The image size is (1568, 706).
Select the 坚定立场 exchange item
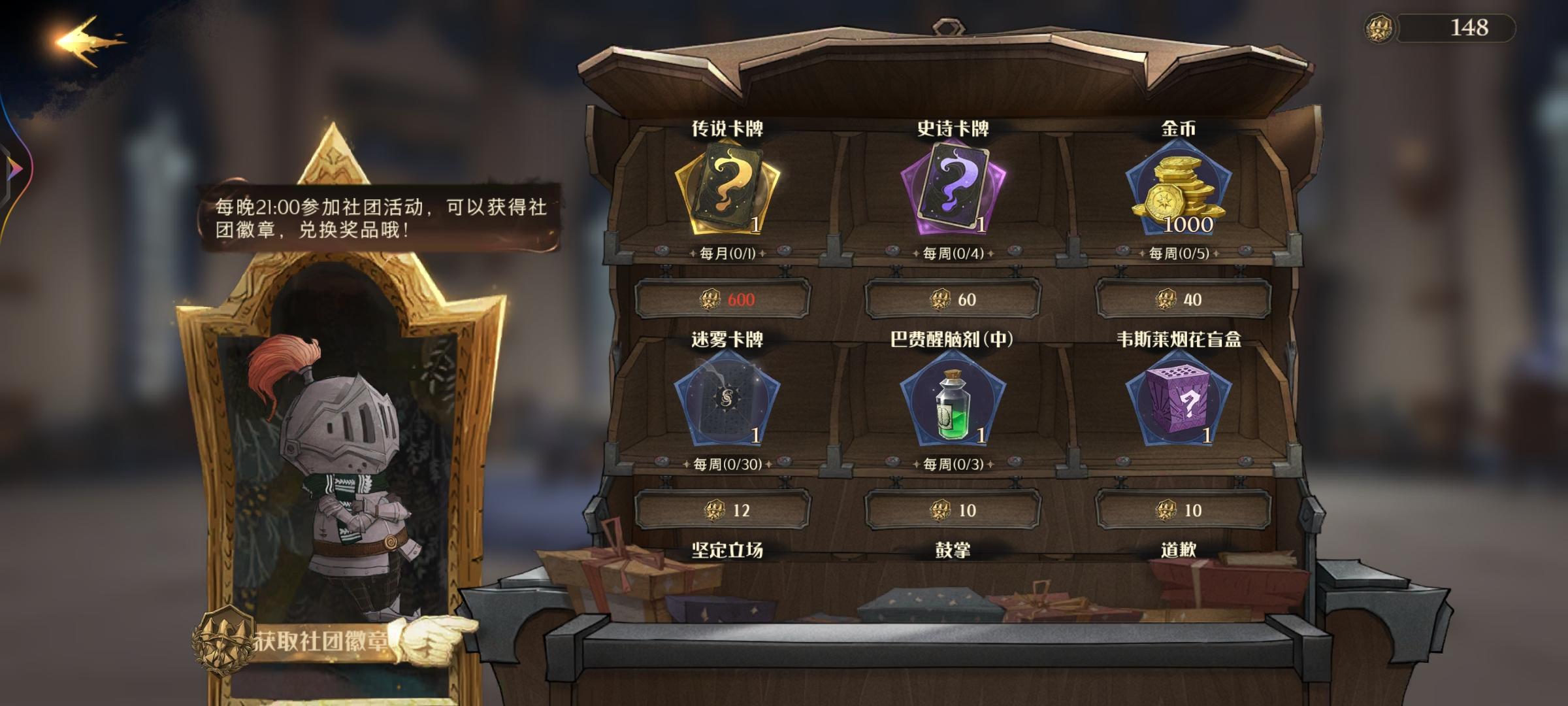[727, 552]
